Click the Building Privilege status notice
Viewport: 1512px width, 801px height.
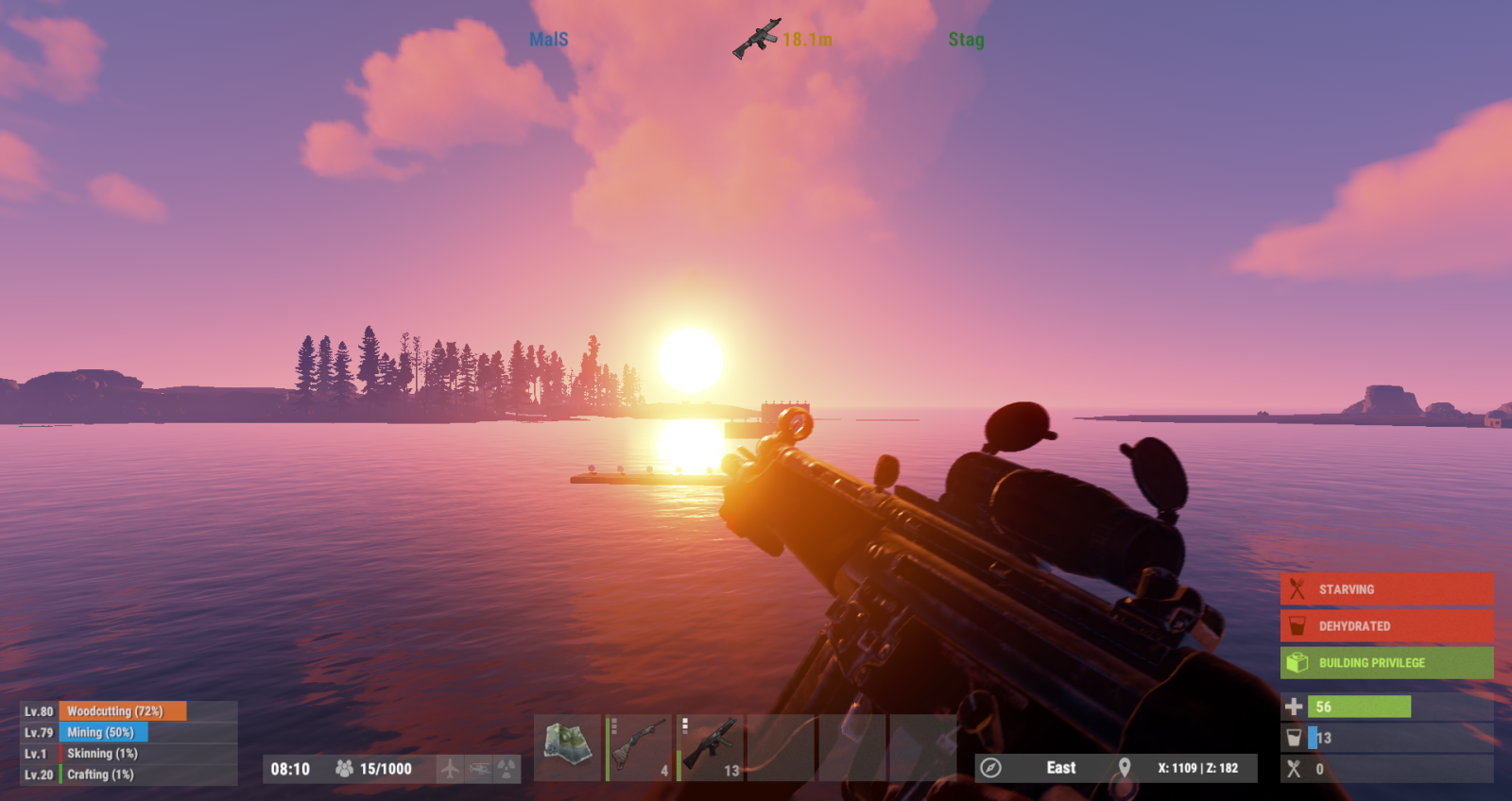[1386, 663]
